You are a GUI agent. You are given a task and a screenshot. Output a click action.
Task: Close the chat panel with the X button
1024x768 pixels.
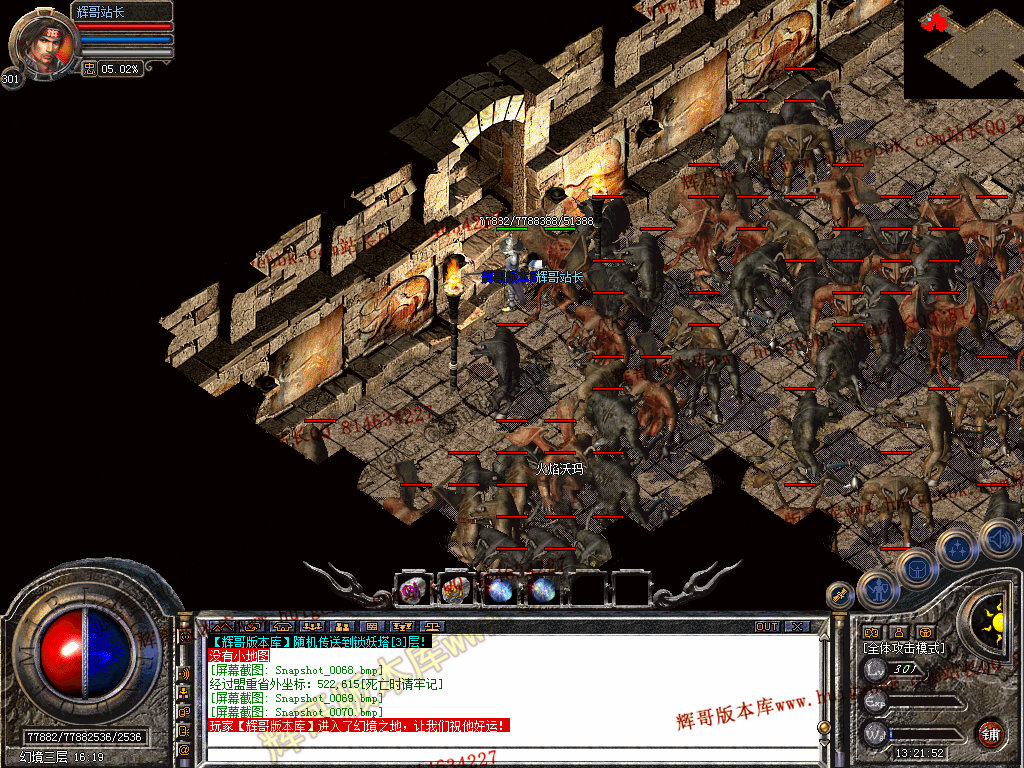796,627
